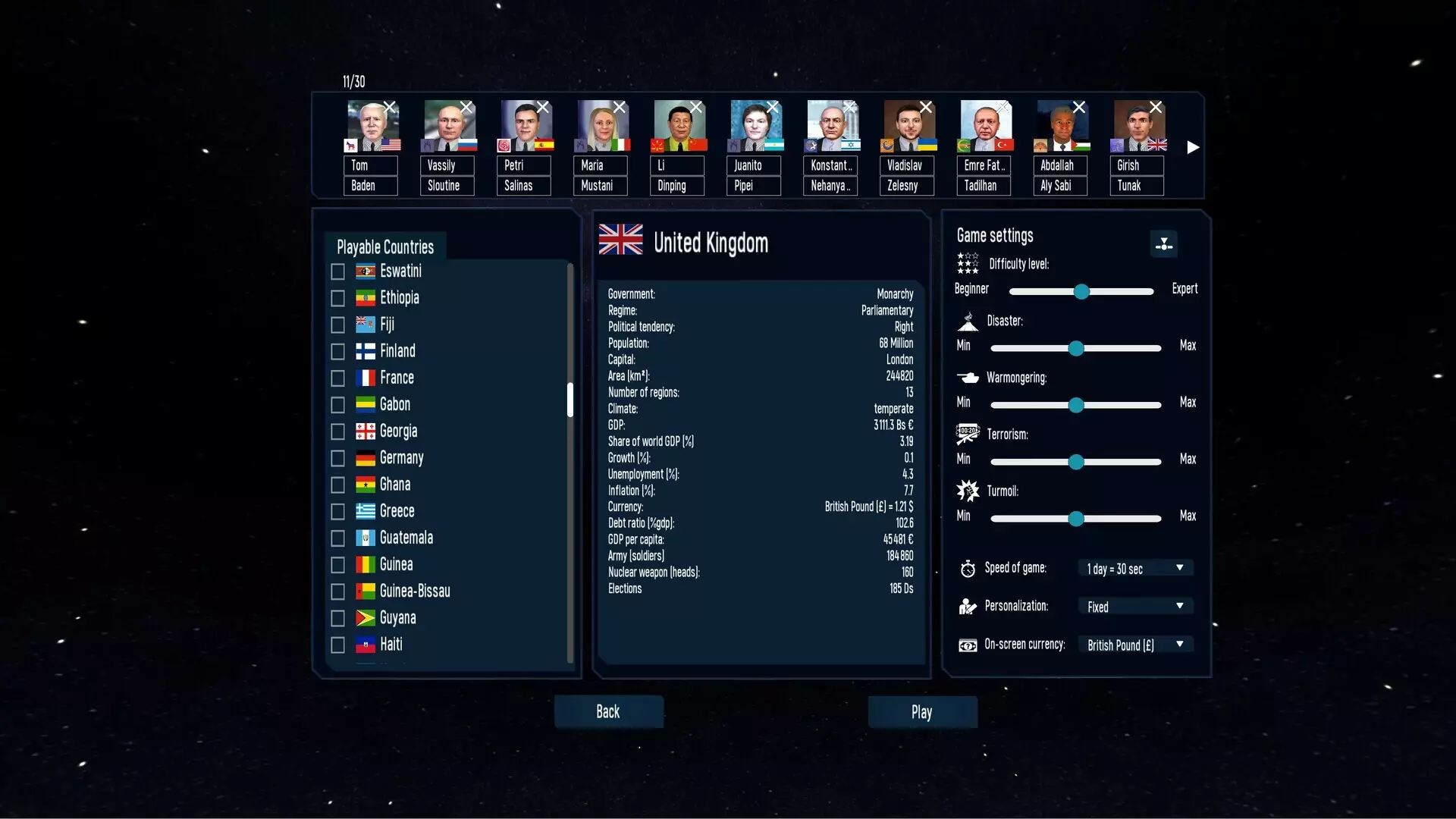
Task: Click the next leaders page arrow
Action: pyautogui.click(x=1192, y=148)
